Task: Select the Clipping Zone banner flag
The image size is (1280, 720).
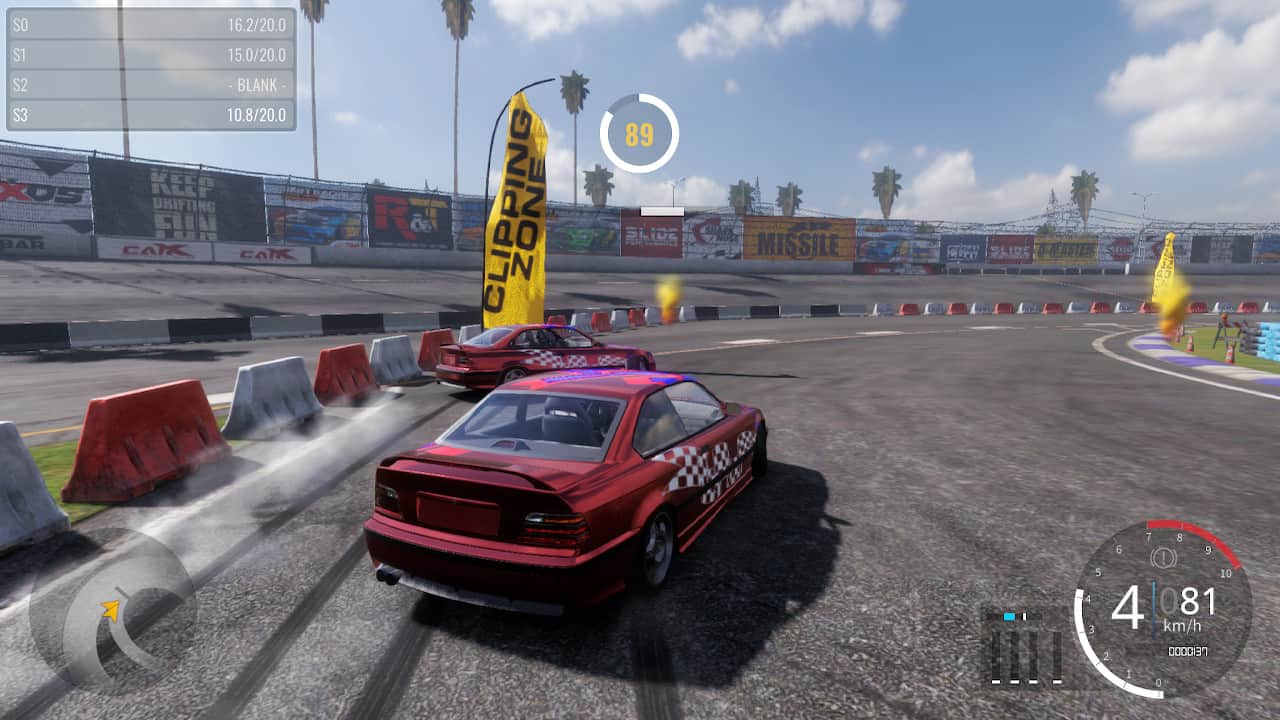Action: [x=519, y=200]
